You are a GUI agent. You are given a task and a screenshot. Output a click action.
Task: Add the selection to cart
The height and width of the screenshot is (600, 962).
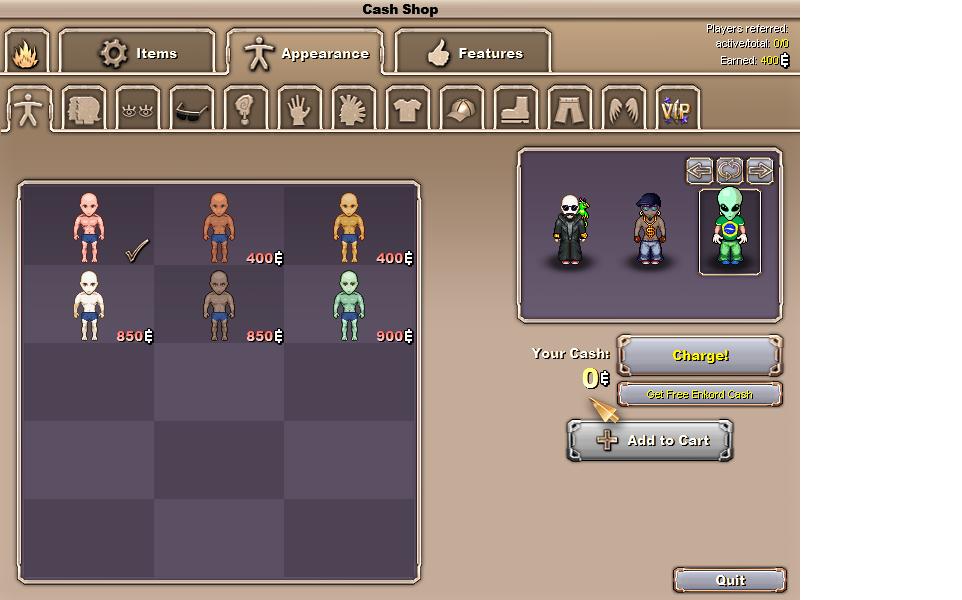pyautogui.click(x=650, y=440)
